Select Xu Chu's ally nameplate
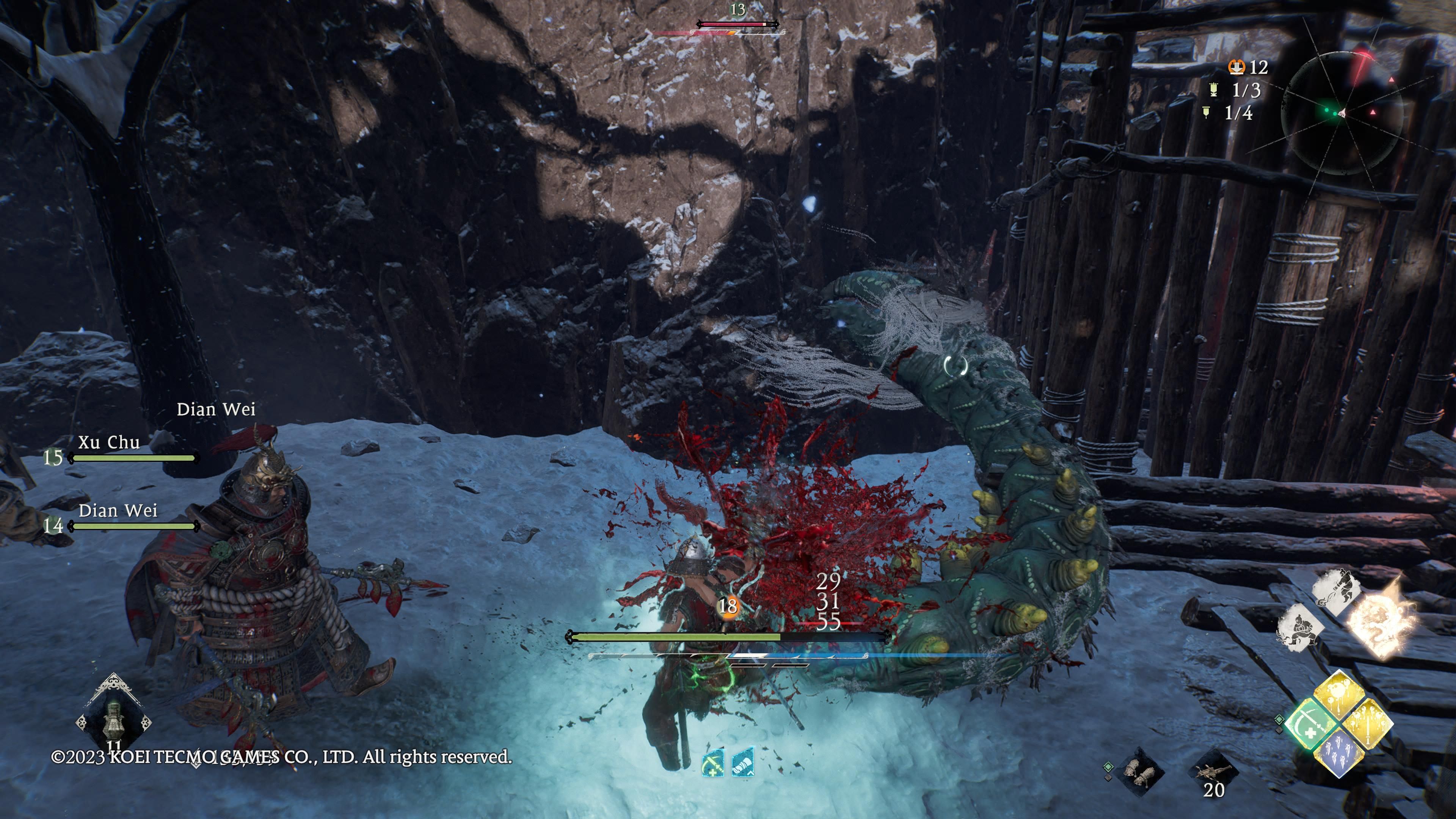Image resolution: width=1456 pixels, height=819 pixels. point(109,442)
